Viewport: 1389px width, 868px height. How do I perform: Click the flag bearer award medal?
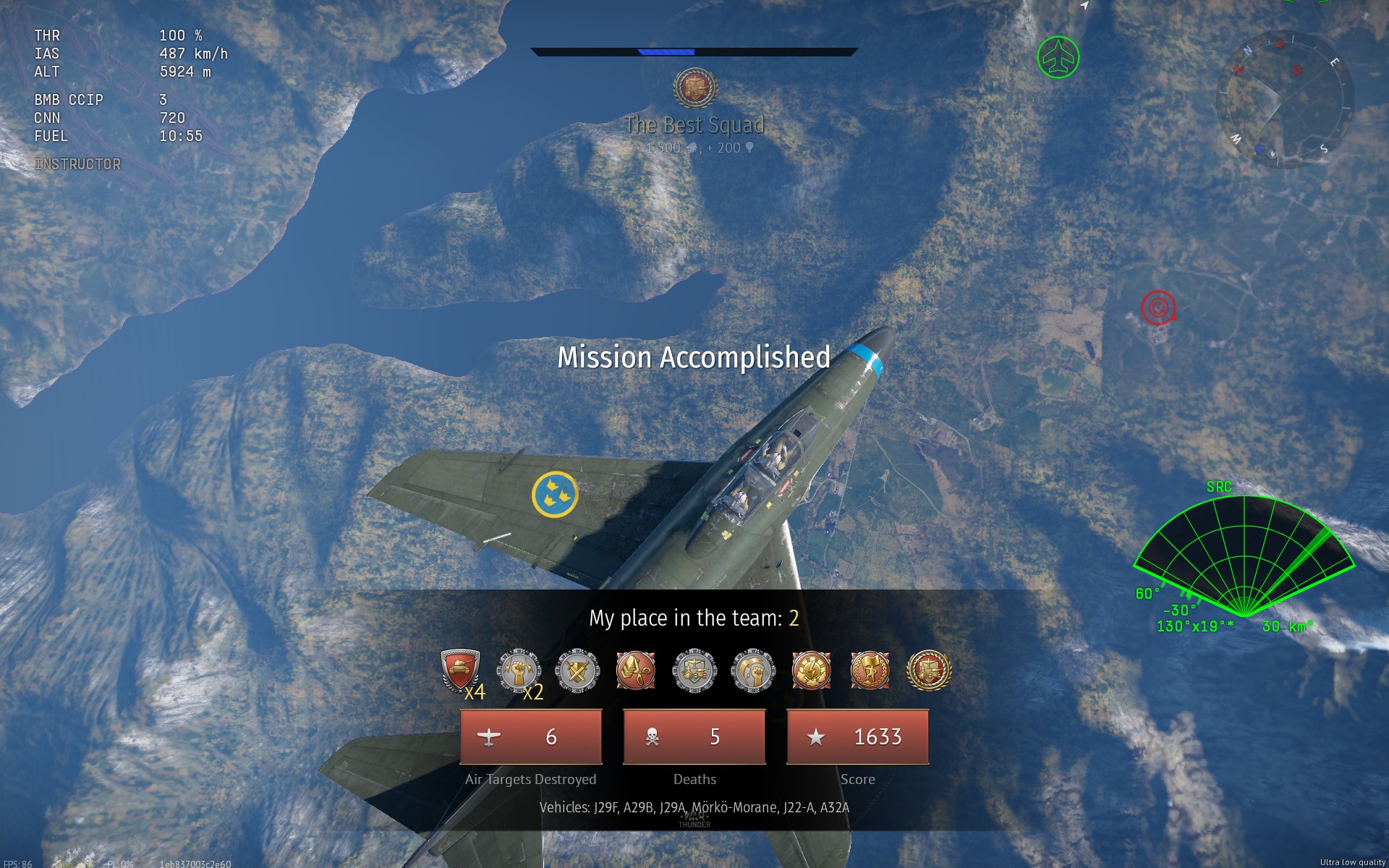click(868, 671)
